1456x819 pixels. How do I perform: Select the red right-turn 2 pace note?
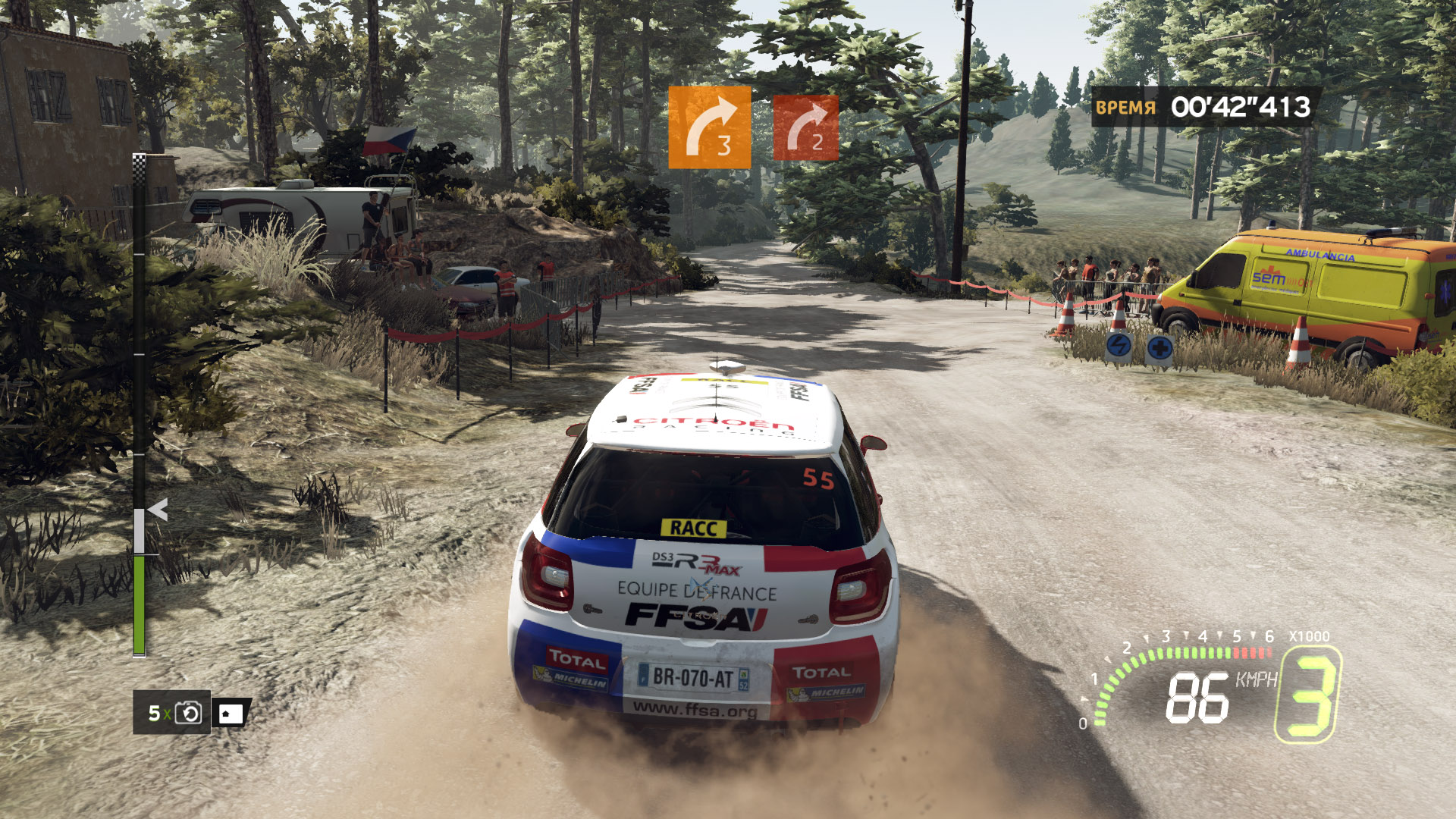pyautogui.click(x=805, y=127)
